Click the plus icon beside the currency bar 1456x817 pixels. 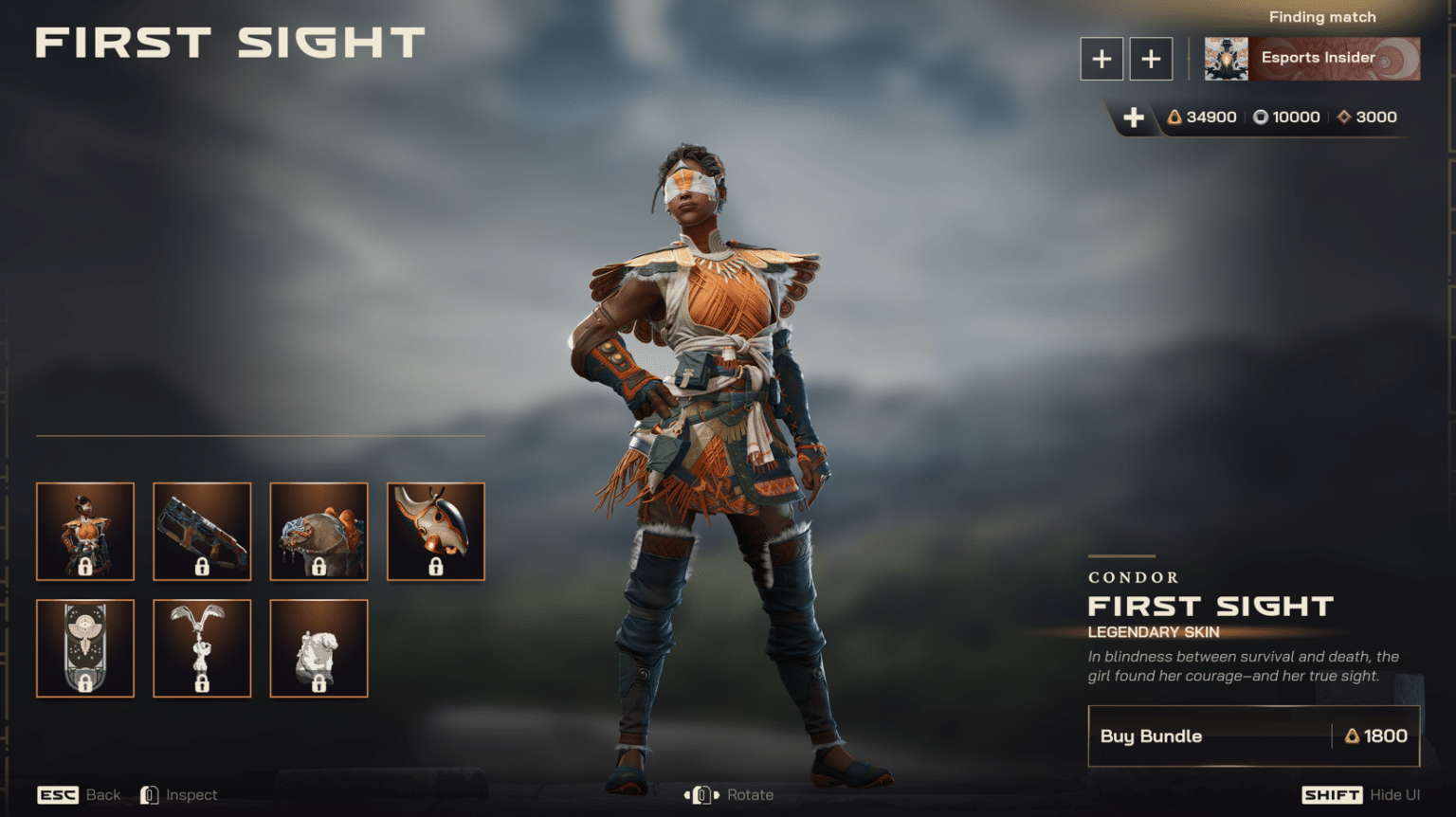click(1134, 118)
